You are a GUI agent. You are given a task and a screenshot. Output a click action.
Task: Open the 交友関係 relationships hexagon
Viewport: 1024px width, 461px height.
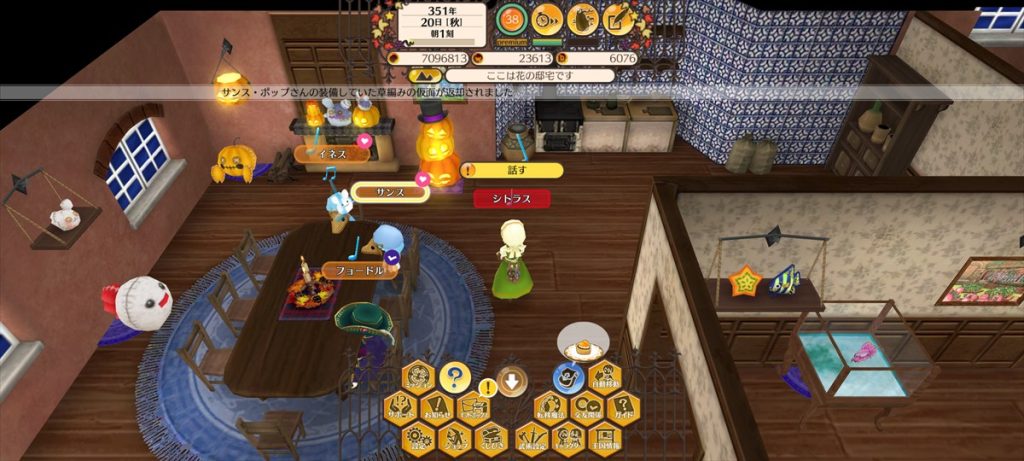[586, 407]
